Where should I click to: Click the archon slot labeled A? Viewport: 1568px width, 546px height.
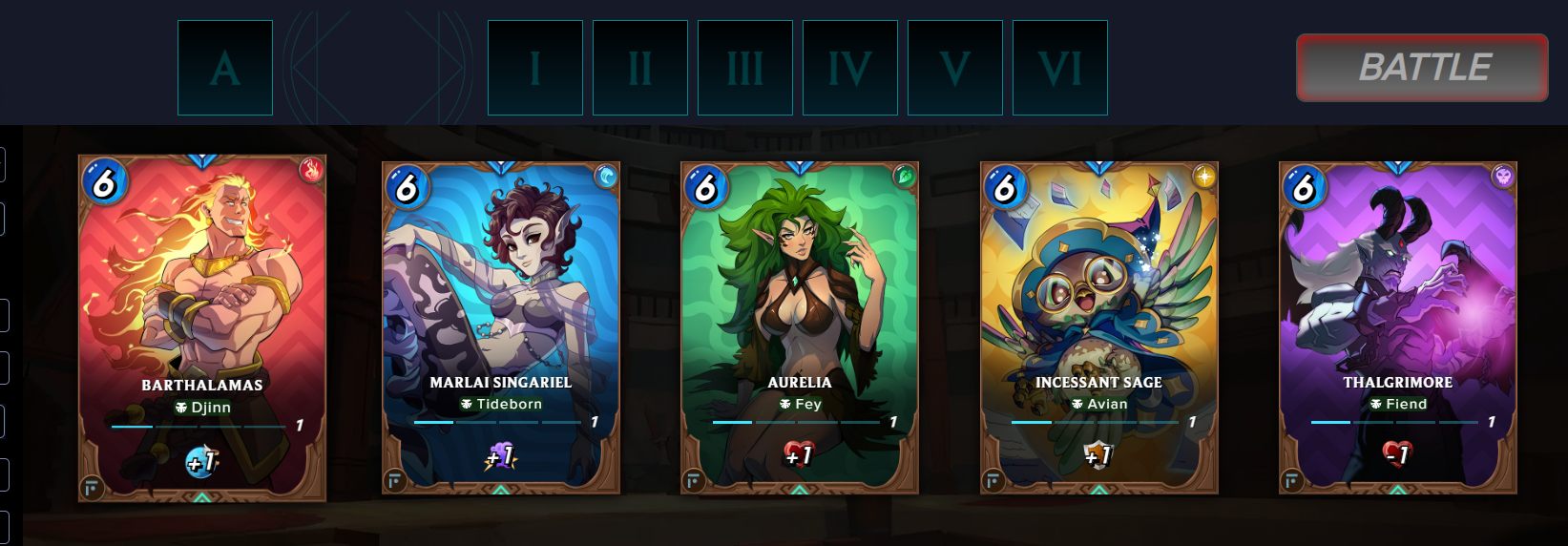pyautogui.click(x=225, y=68)
